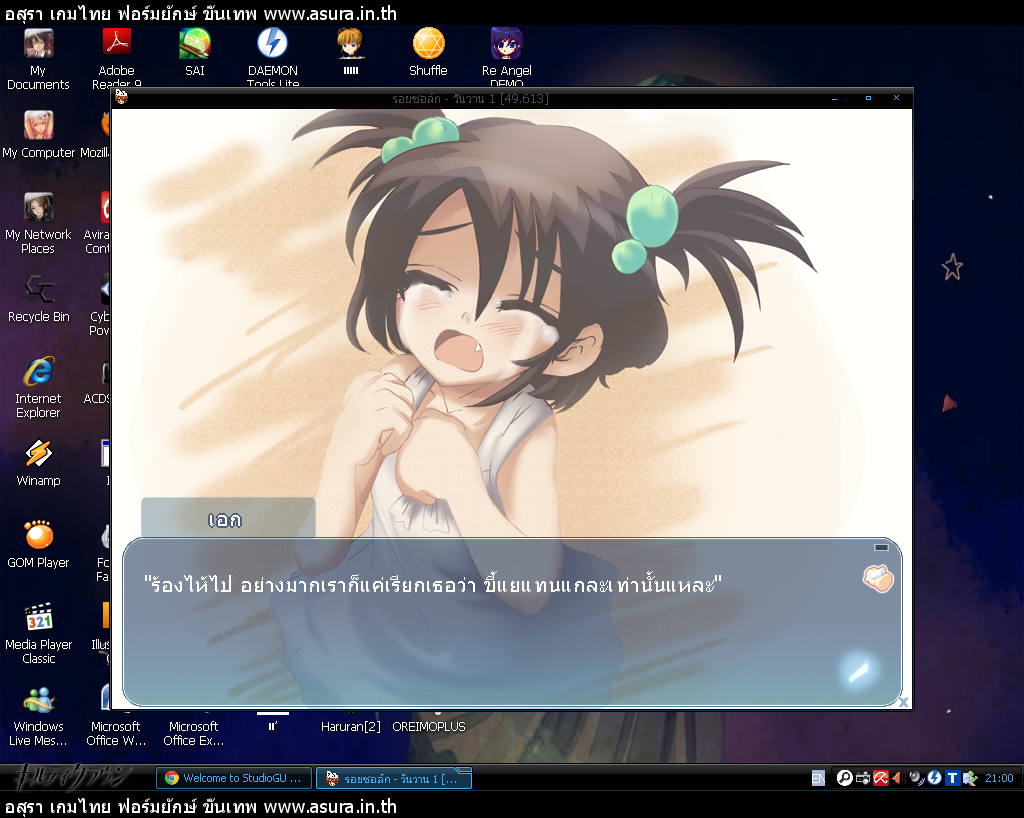Minimize the game window

(835, 99)
